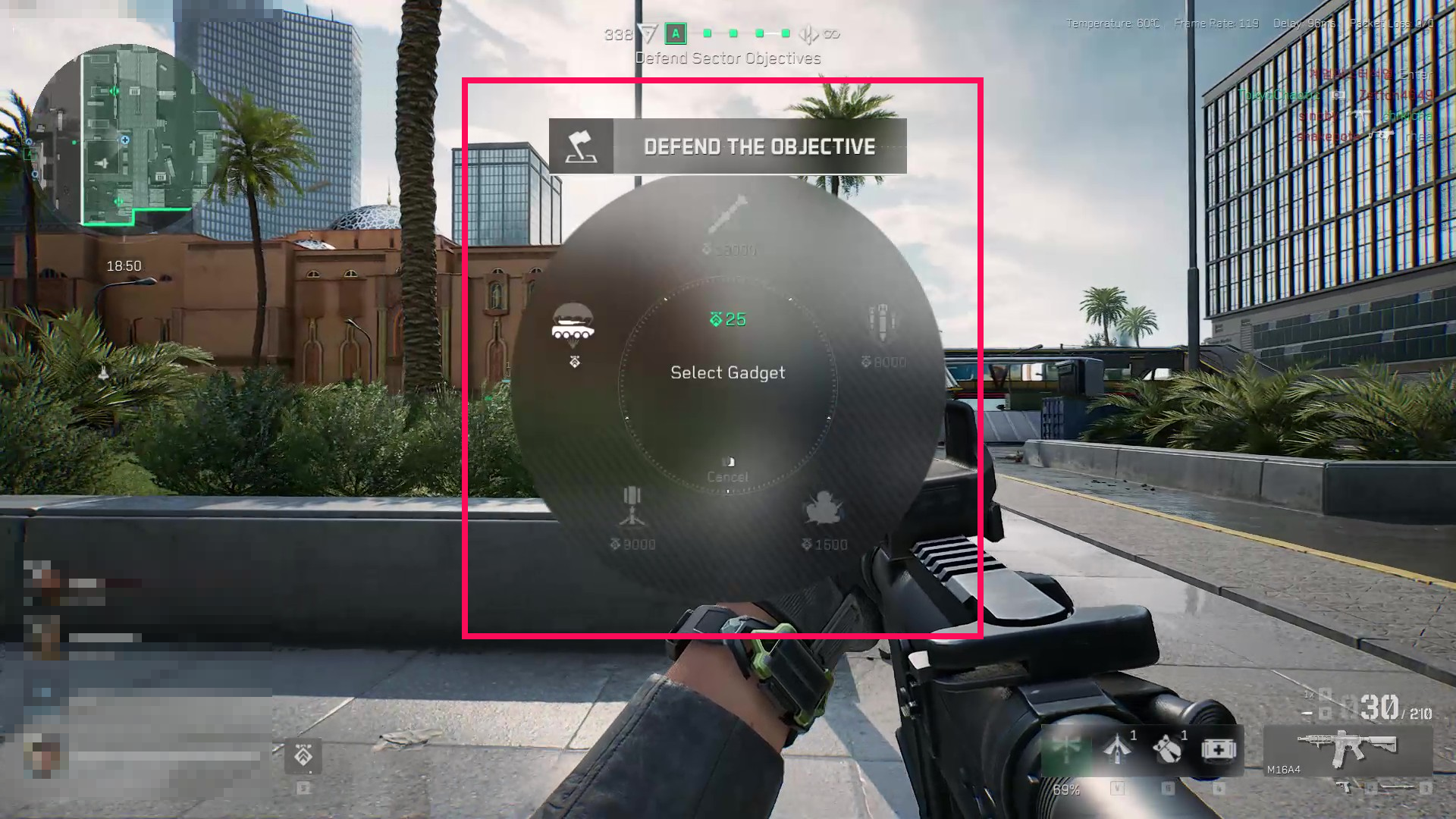
Task: Select the med kit gadget slot
Action: 1217,749
